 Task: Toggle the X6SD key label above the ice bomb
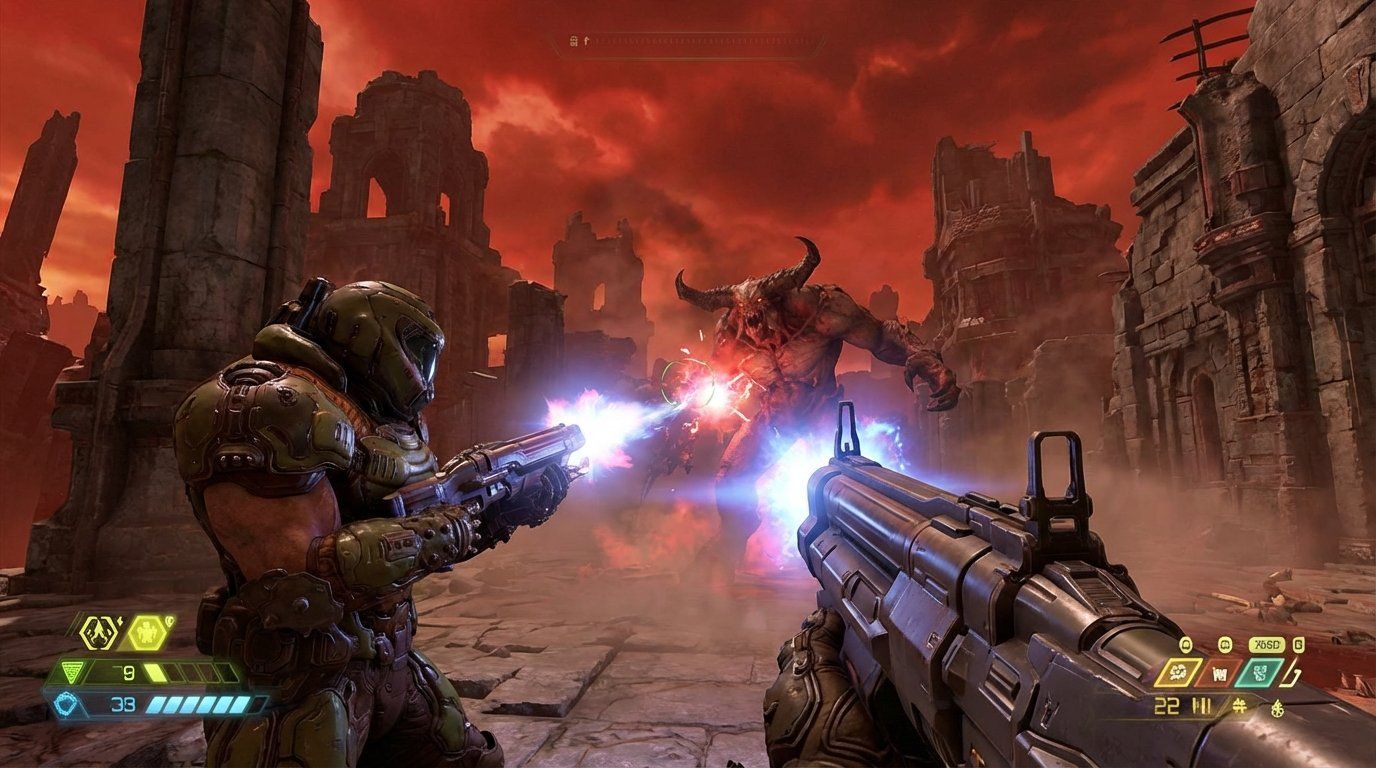pyautogui.click(x=1267, y=644)
